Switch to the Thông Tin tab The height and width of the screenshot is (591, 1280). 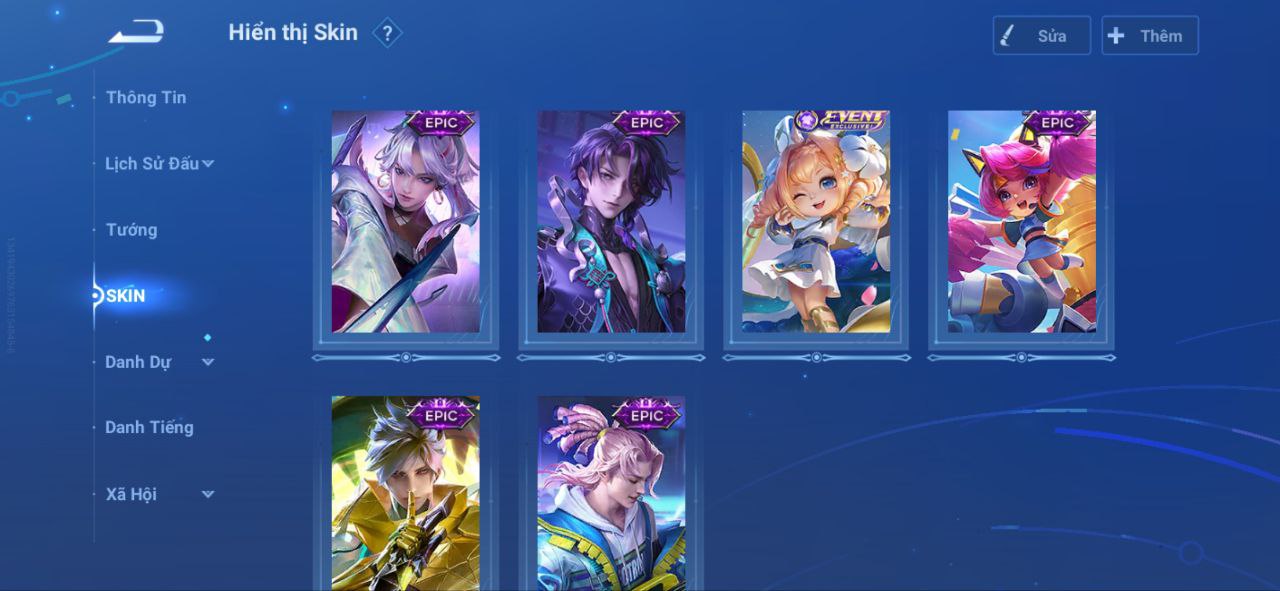click(146, 97)
